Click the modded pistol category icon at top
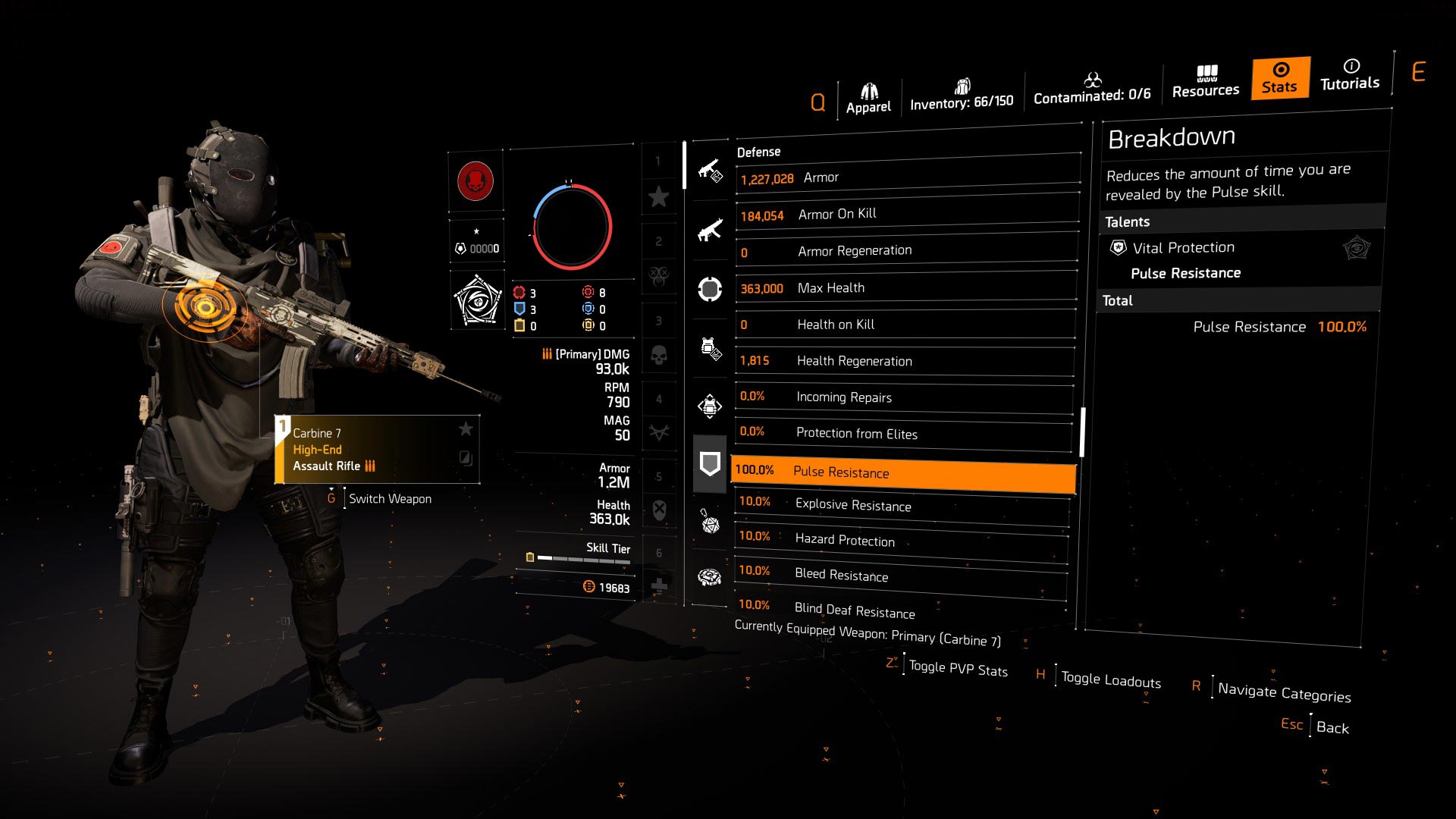 710,174
